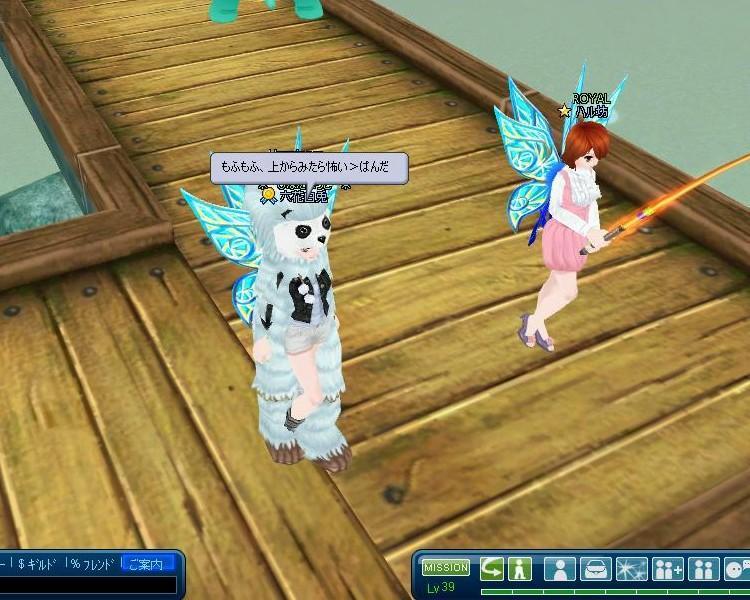Open the character profile icon
The width and height of the screenshot is (750, 600).
click(562, 569)
